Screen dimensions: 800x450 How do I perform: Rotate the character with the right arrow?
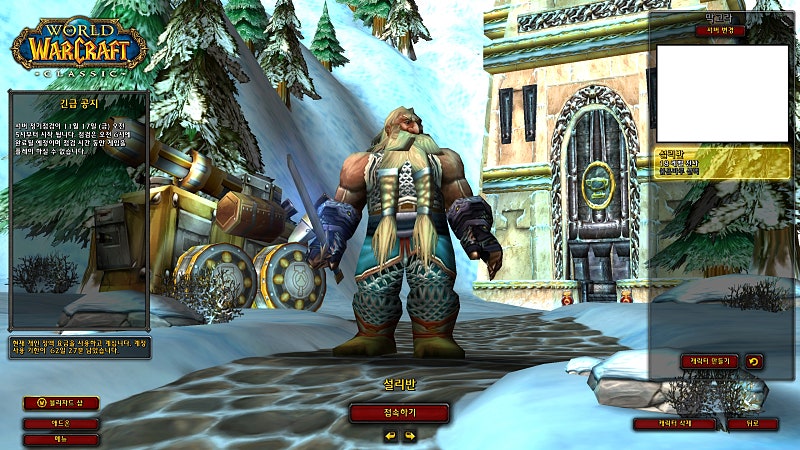click(x=409, y=436)
